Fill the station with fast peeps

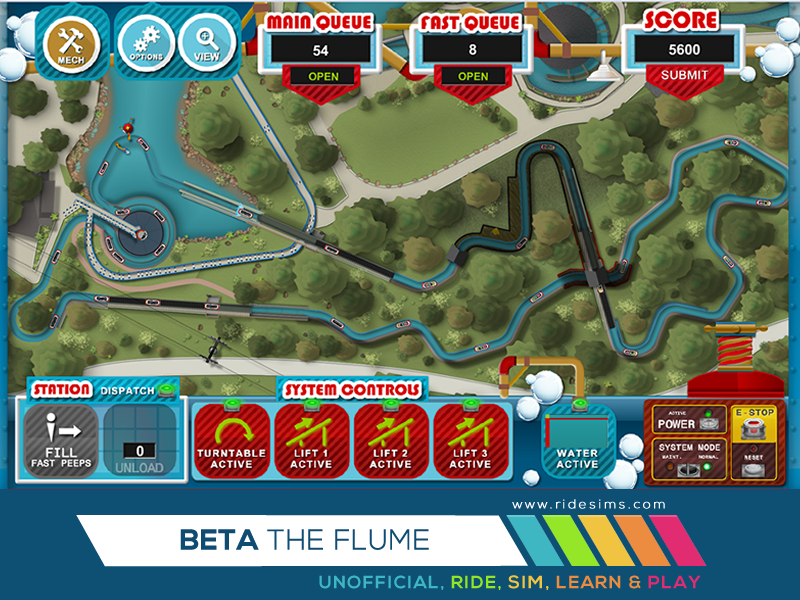pos(61,441)
